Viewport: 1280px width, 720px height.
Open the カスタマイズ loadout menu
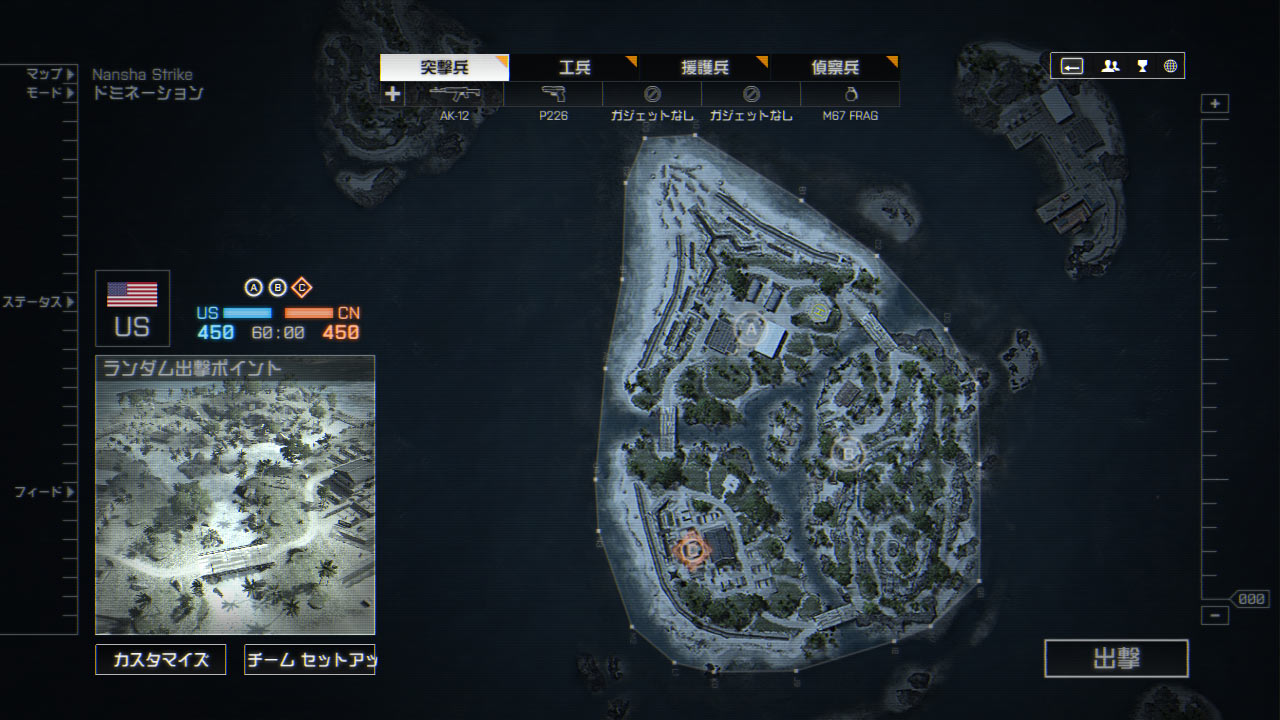coord(160,659)
